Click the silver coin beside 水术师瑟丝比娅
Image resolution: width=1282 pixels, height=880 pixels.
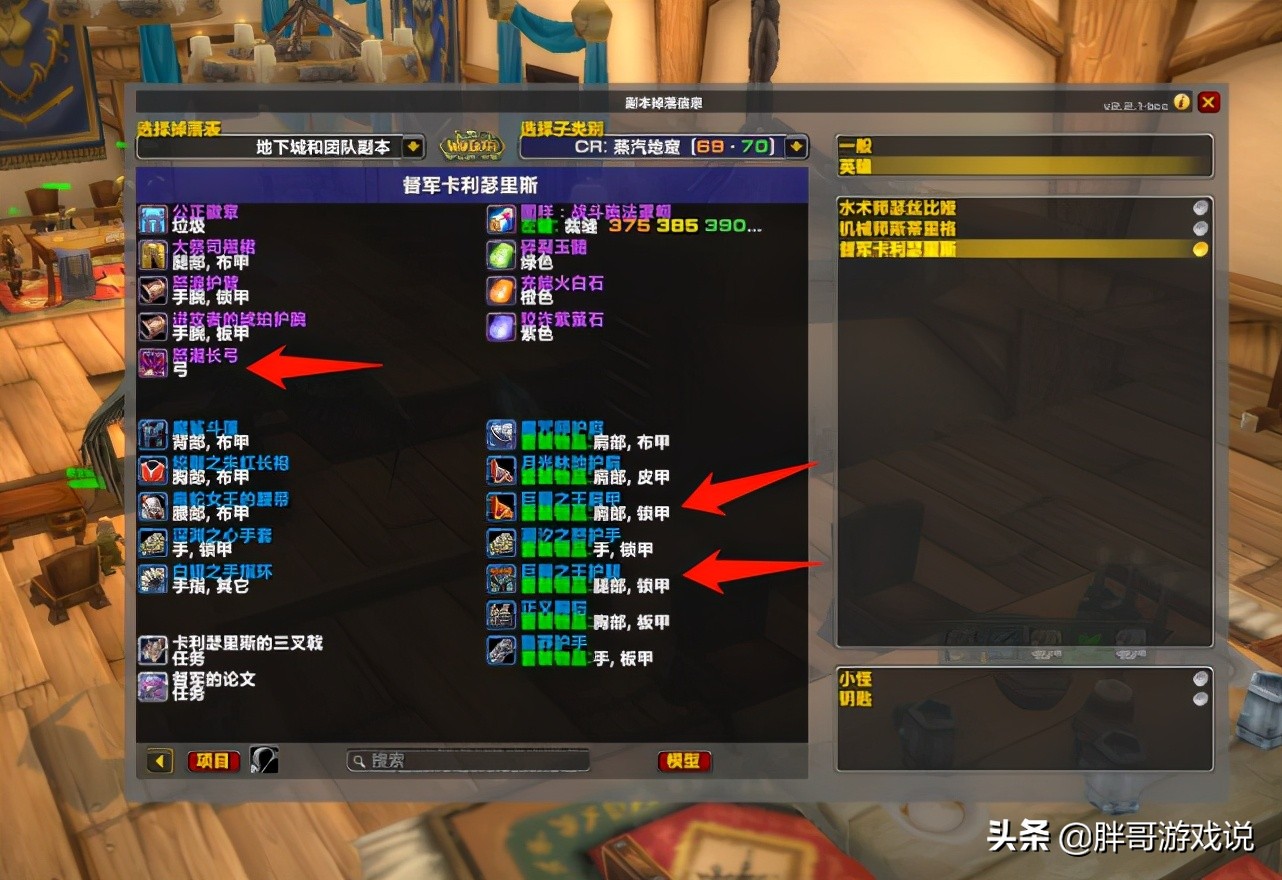(x=1198, y=209)
